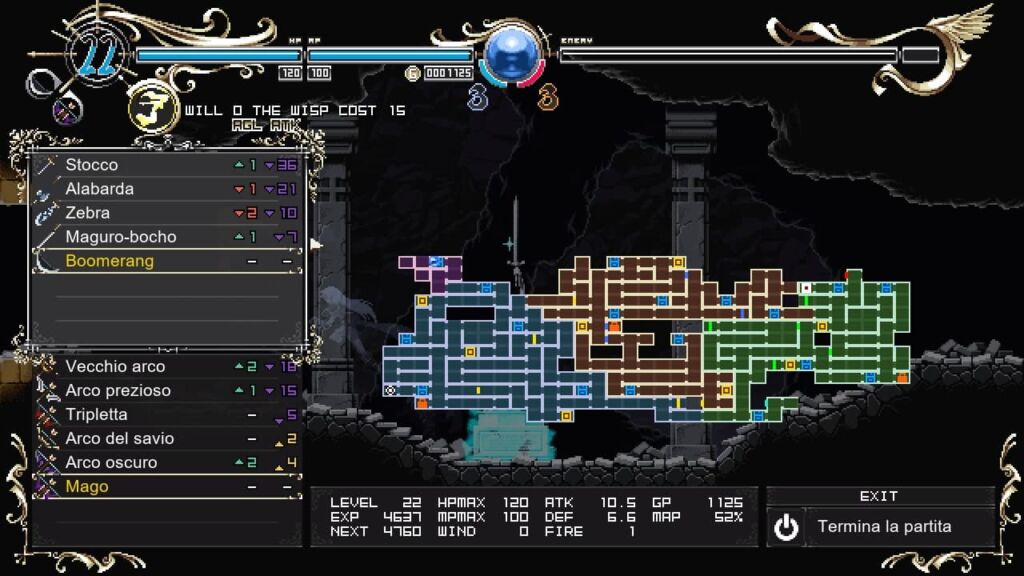Select the highlighted Mago bow entry
This screenshot has width=1024, height=576.
(x=167, y=487)
